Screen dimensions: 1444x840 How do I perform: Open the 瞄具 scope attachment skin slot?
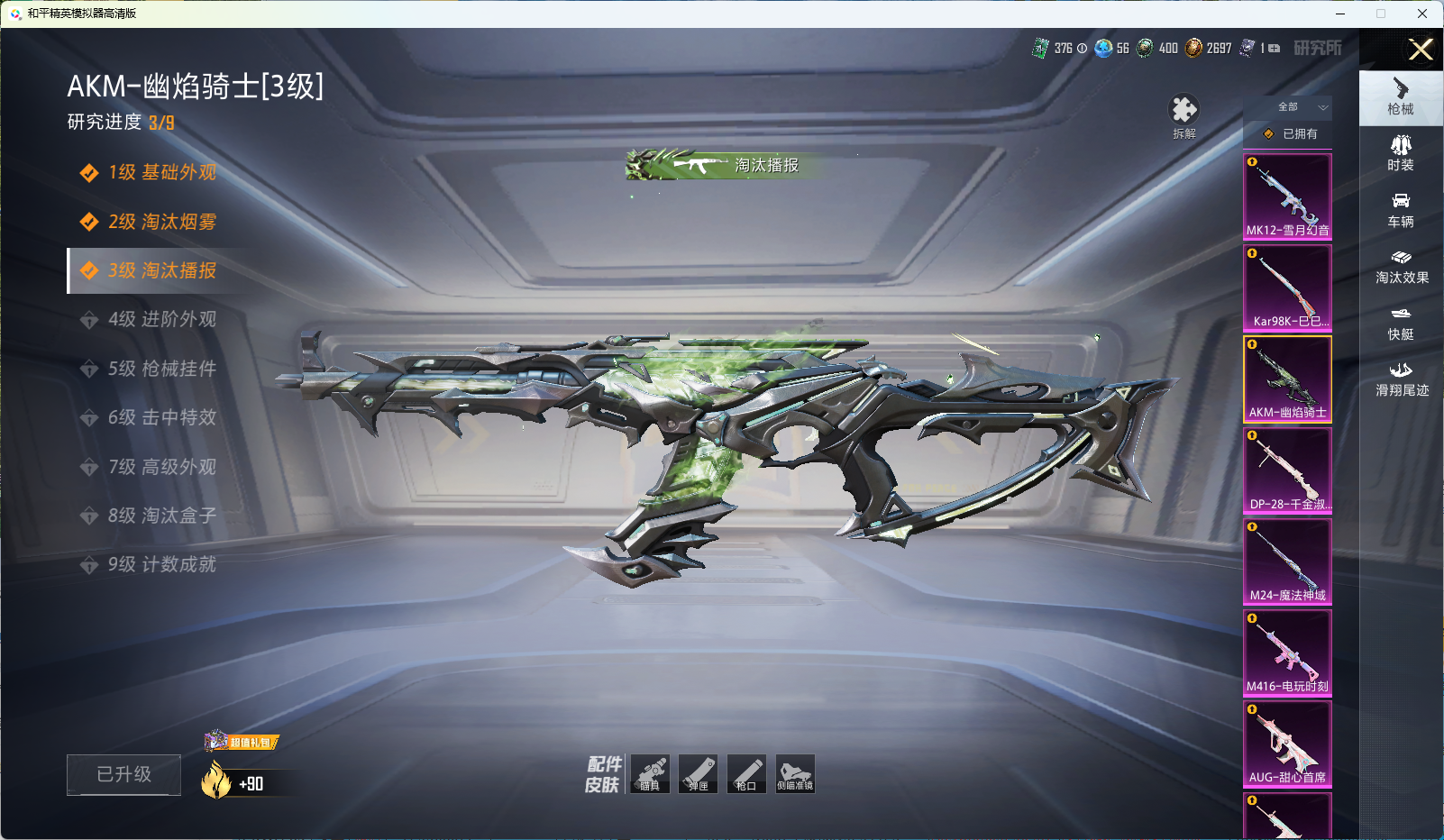(650, 773)
